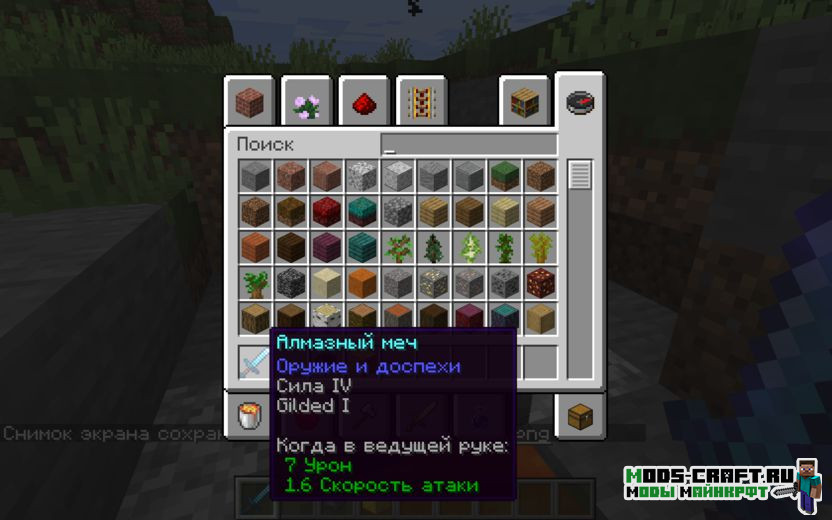Grab the item list scrollbar handle
832x520 pixels.
coord(580,176)
